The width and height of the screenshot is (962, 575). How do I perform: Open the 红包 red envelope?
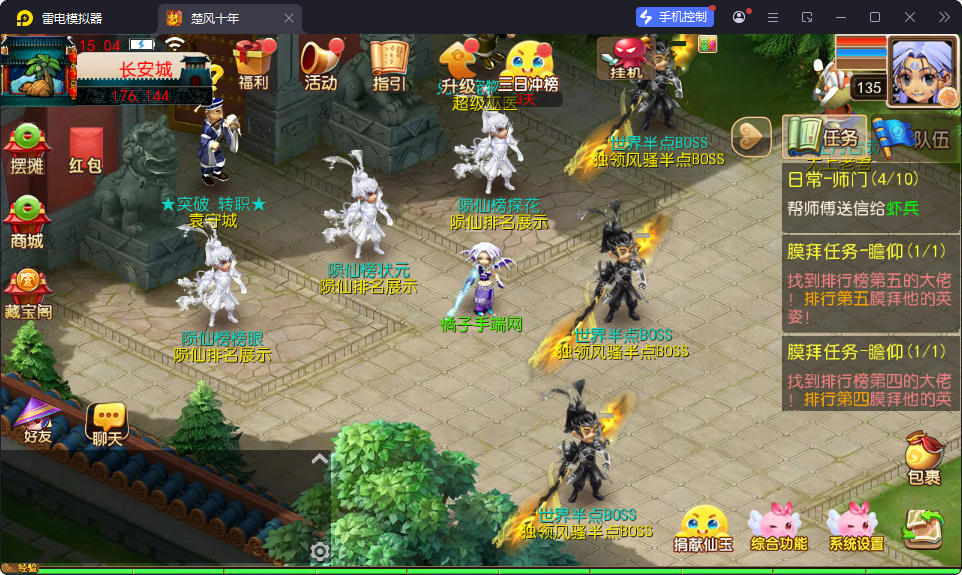(x=85, y=152)
